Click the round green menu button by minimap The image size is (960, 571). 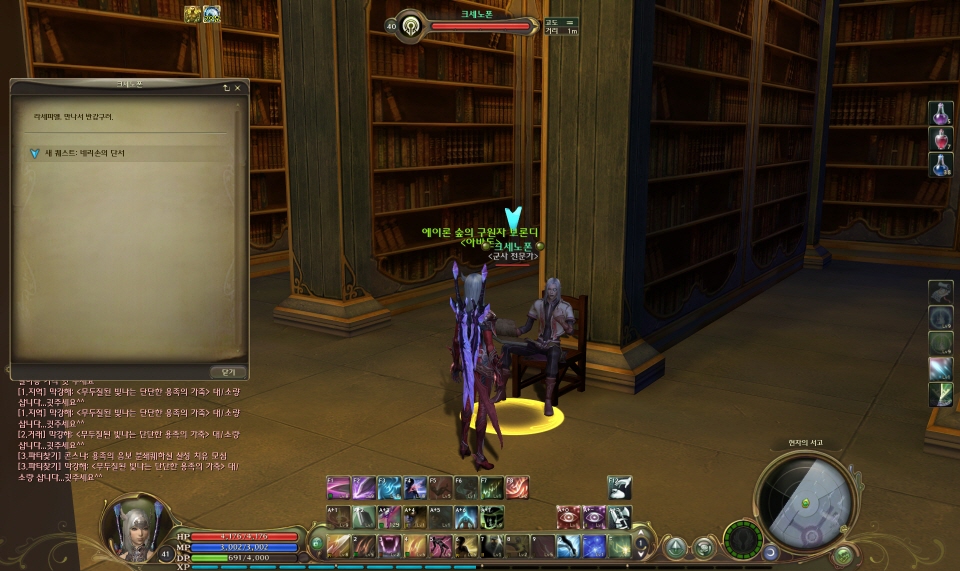click(843, 555)
